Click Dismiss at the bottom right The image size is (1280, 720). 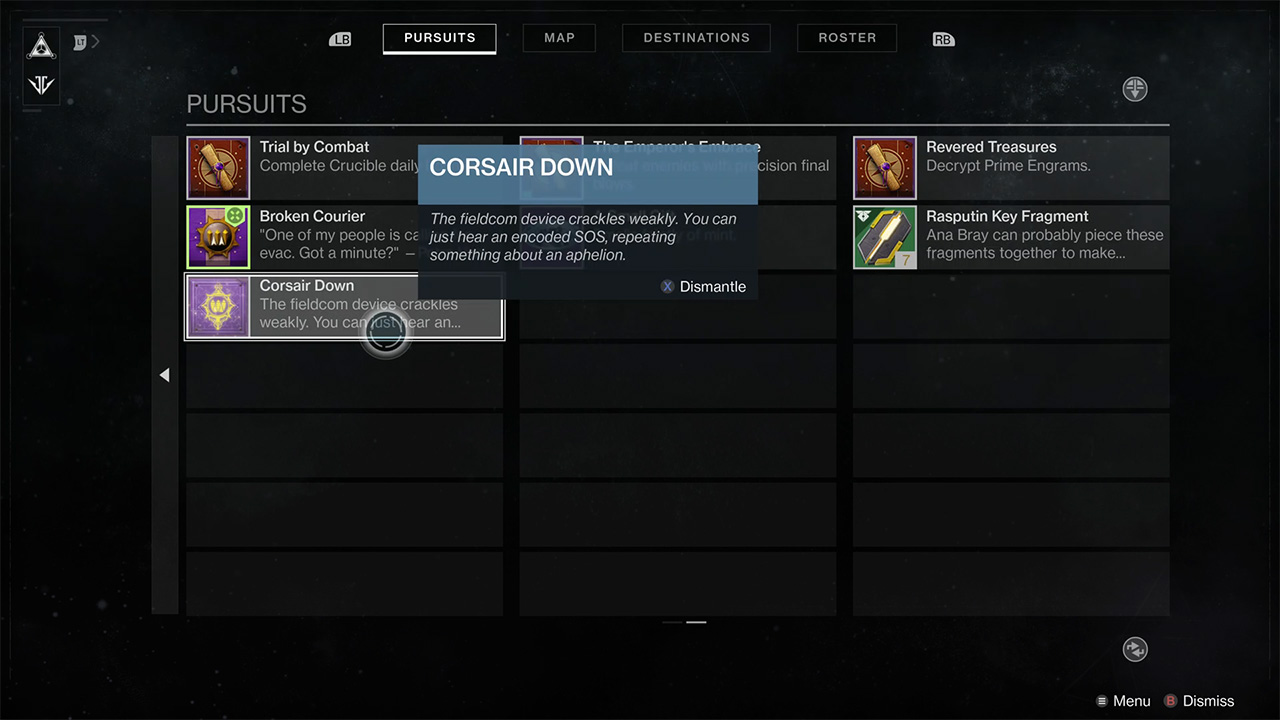coord(1200,701)
